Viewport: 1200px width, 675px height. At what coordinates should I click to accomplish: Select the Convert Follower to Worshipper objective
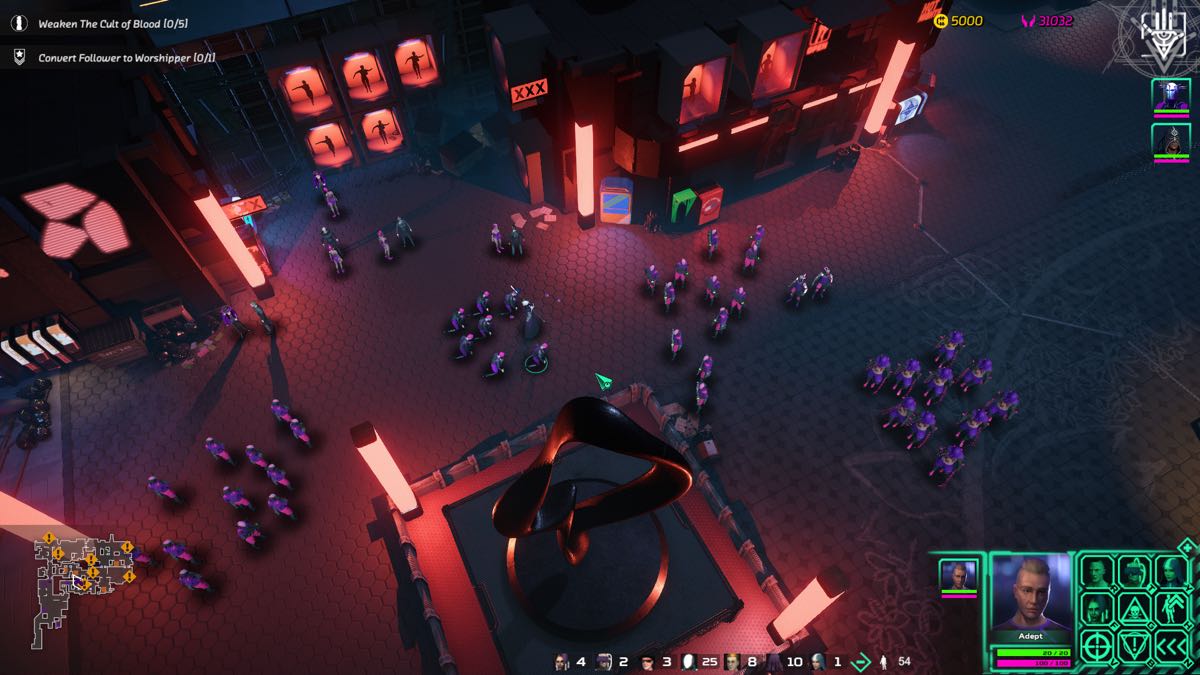(x=126, y=57)
